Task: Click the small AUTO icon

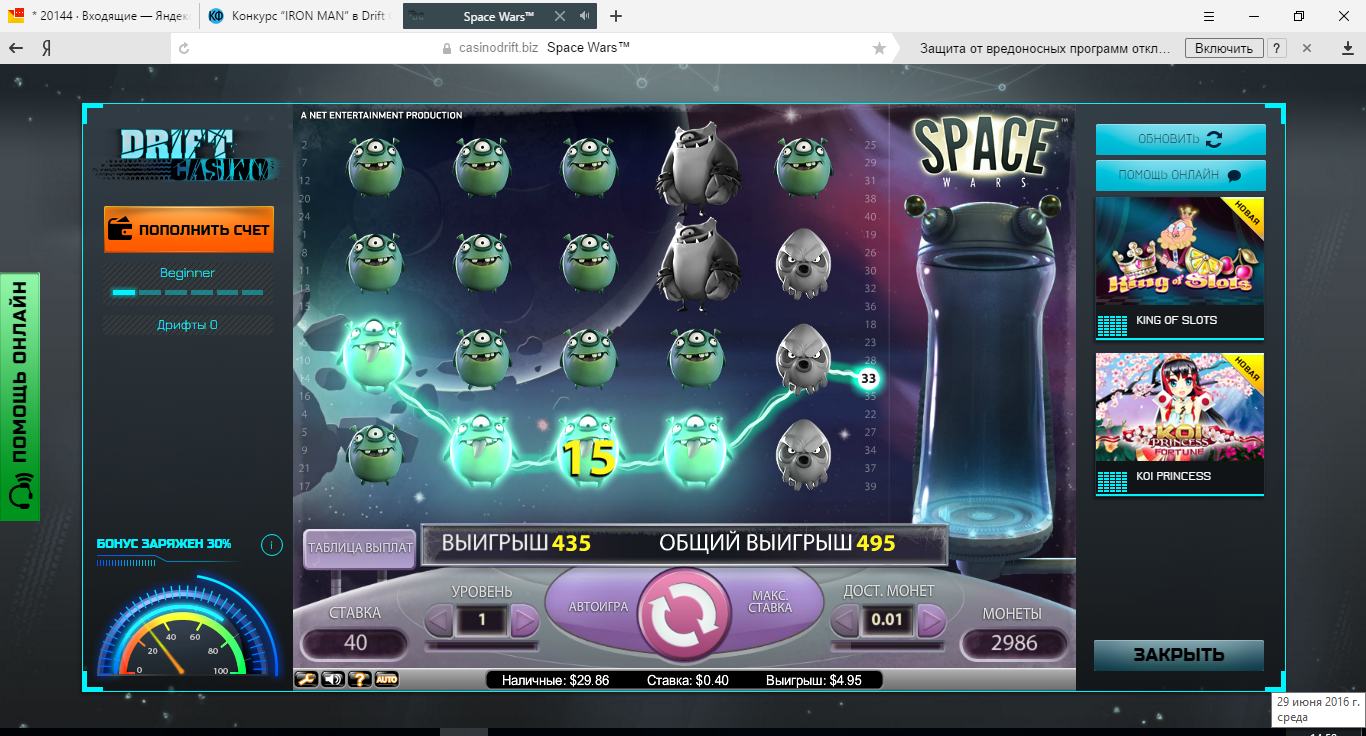Action: point(387,680)
